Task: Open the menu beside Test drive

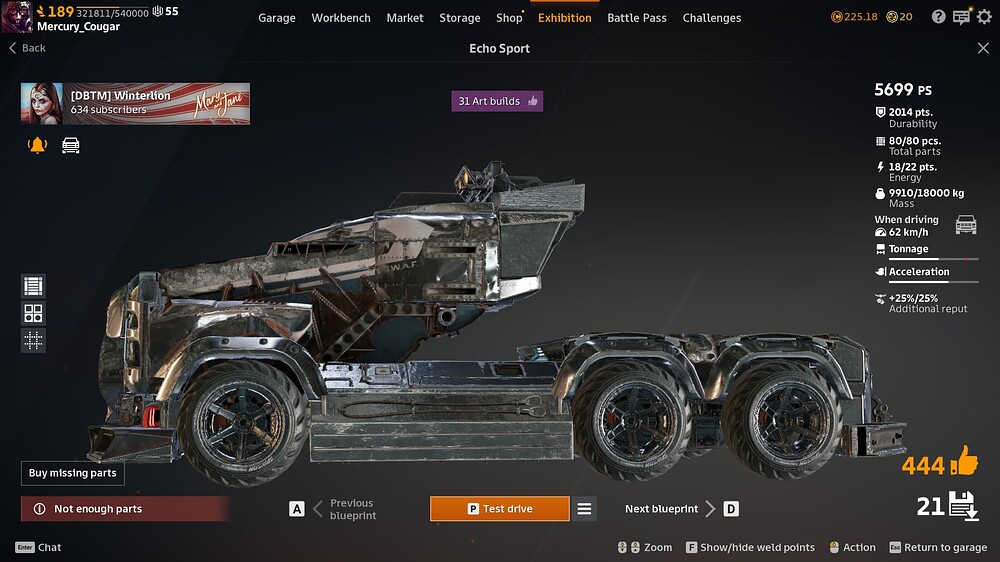Action: tap(585, 509)
